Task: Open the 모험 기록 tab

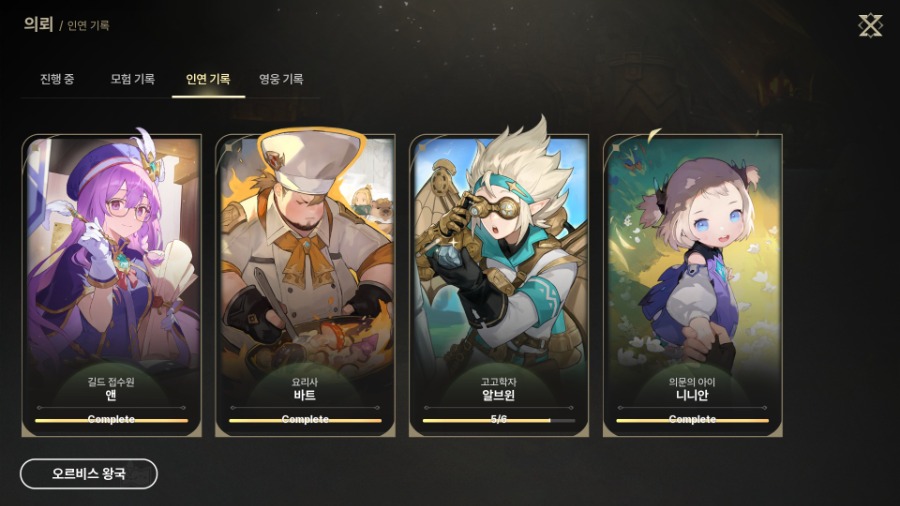Action: (132, 79)
